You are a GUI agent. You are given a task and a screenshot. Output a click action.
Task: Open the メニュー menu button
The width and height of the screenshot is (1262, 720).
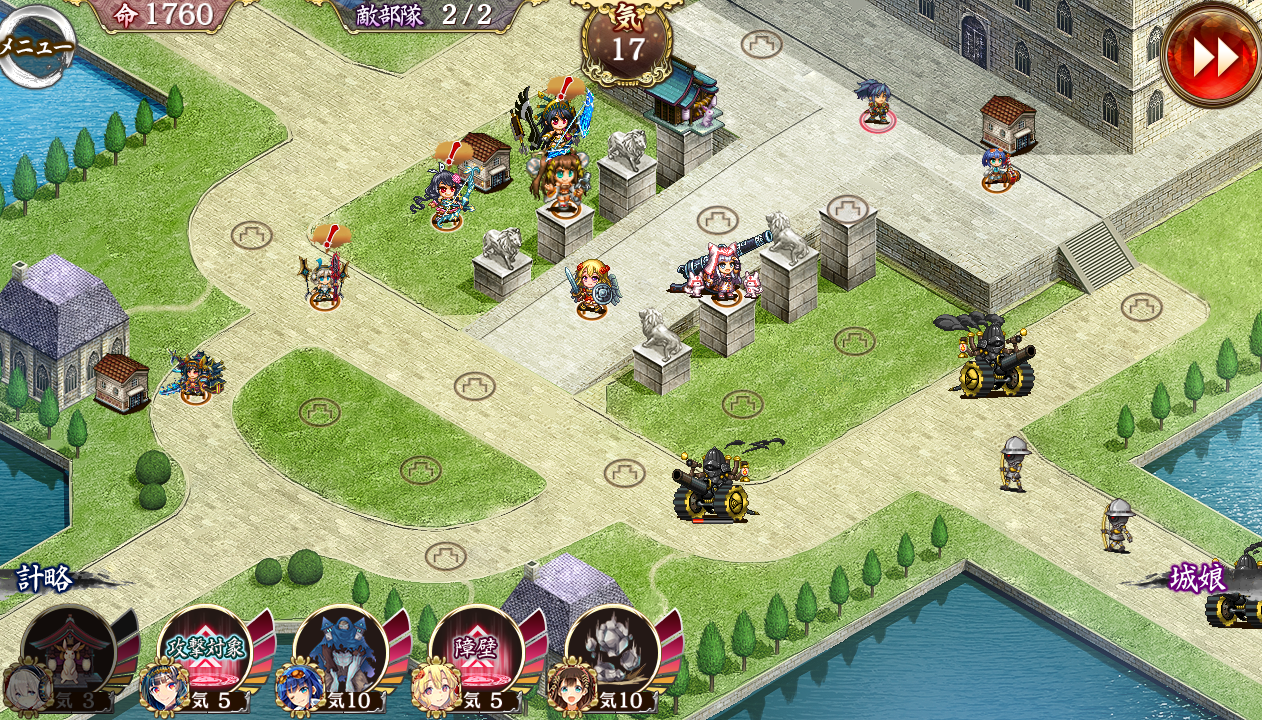click(x=36, y=47)
